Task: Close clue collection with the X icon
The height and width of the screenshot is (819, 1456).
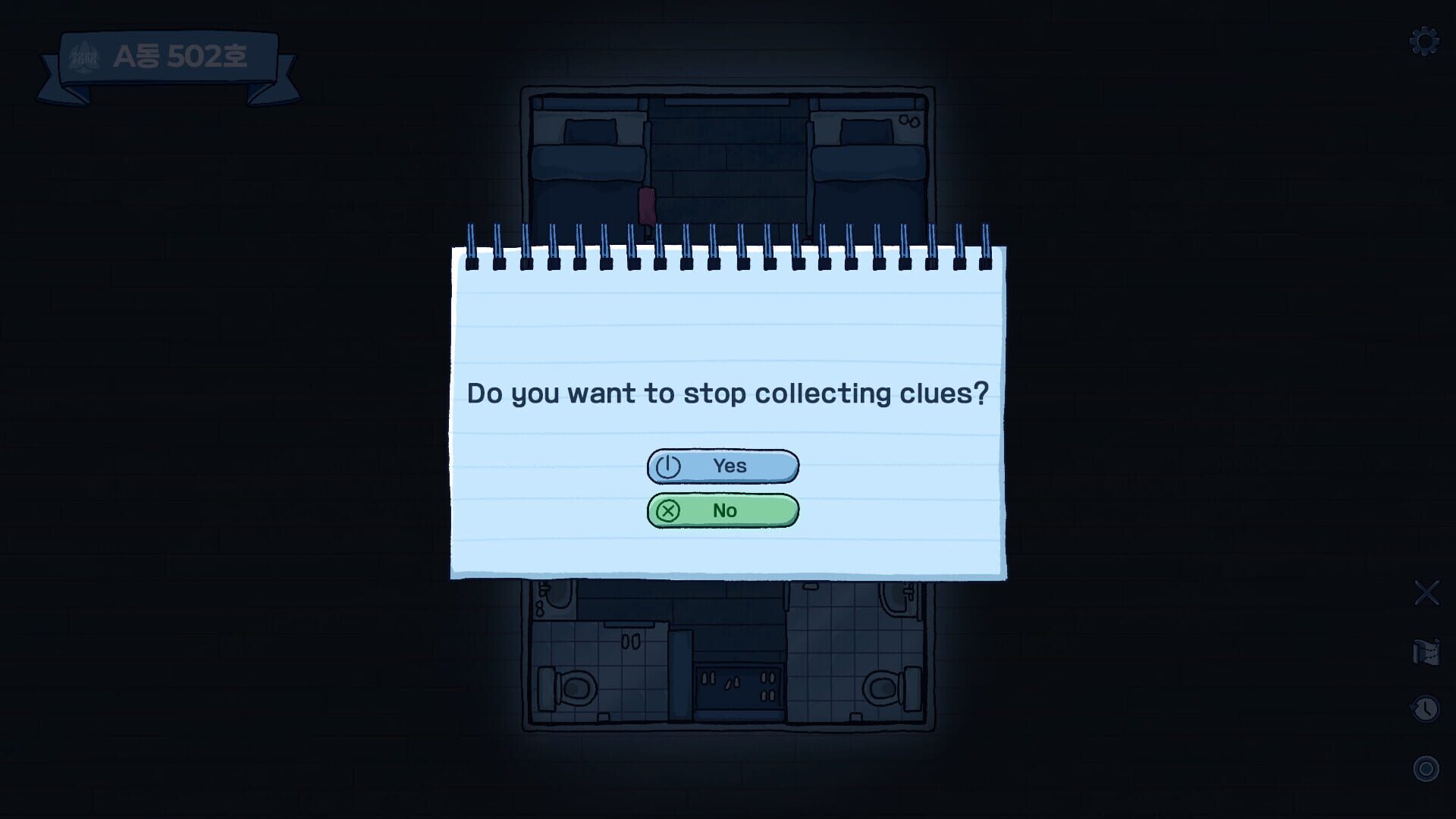Action: (1426, 592)
